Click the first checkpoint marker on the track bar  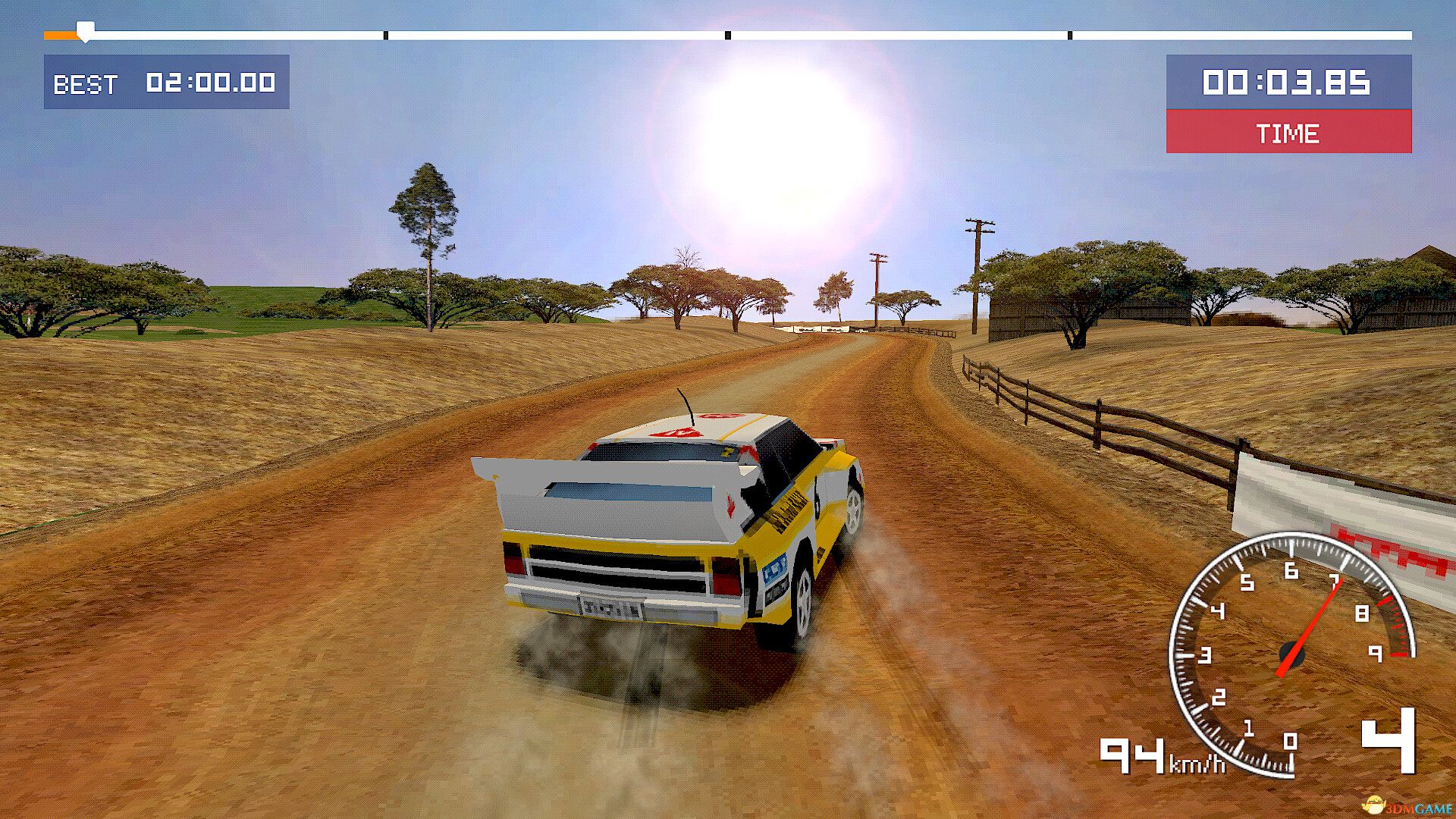[387, 33]
